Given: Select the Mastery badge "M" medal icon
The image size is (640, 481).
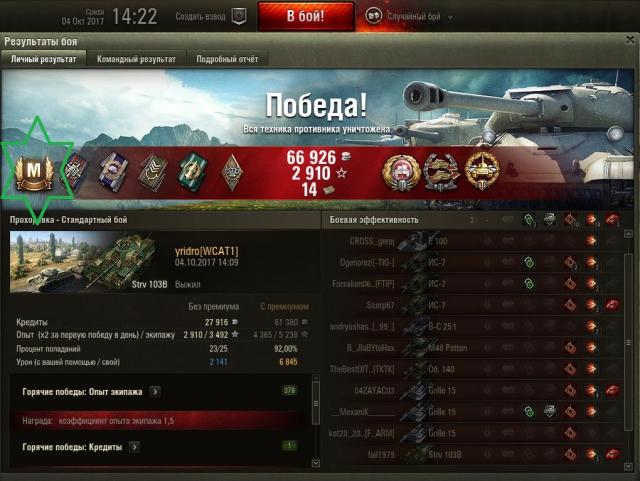Looking at the screenshot, I should click(x=37, y=172).
